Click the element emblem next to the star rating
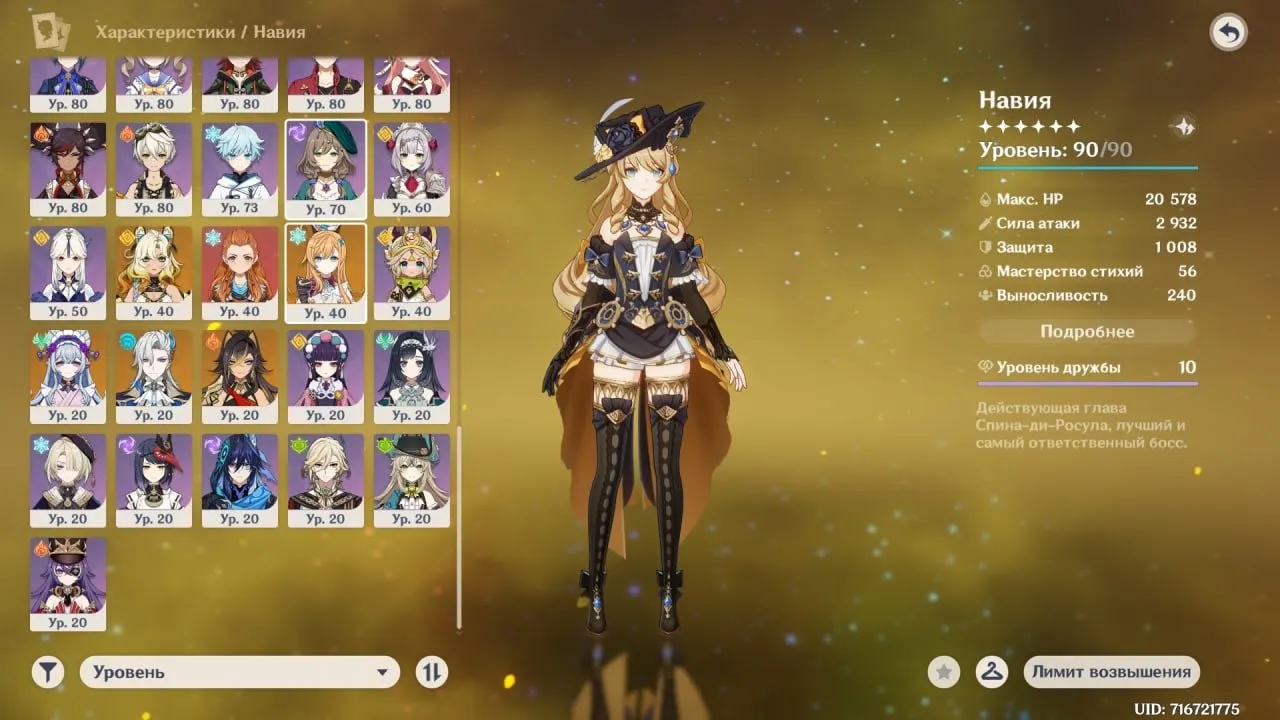This screenshot has height=720, width=1280. pos(1183,126)
